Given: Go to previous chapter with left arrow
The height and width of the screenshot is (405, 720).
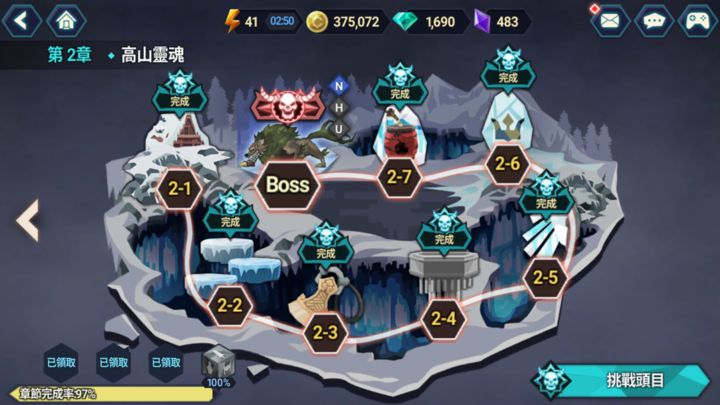Looking at the screenshot, I should [x=28, y=220].
